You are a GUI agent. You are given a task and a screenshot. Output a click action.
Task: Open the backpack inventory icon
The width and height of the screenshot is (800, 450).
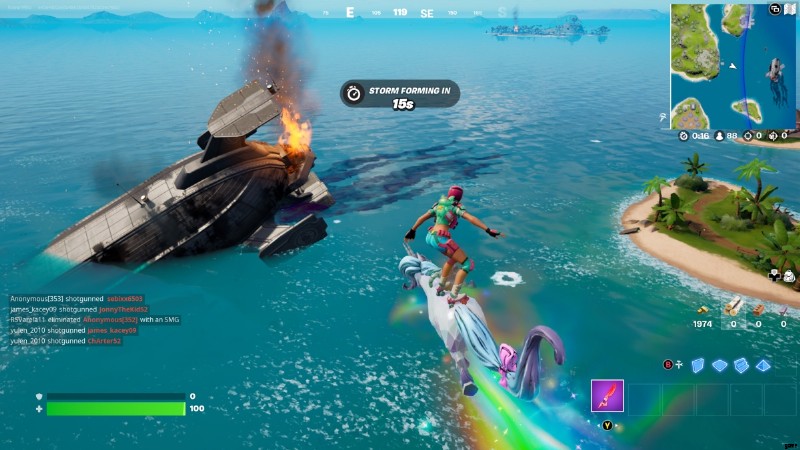coord(789,276)
